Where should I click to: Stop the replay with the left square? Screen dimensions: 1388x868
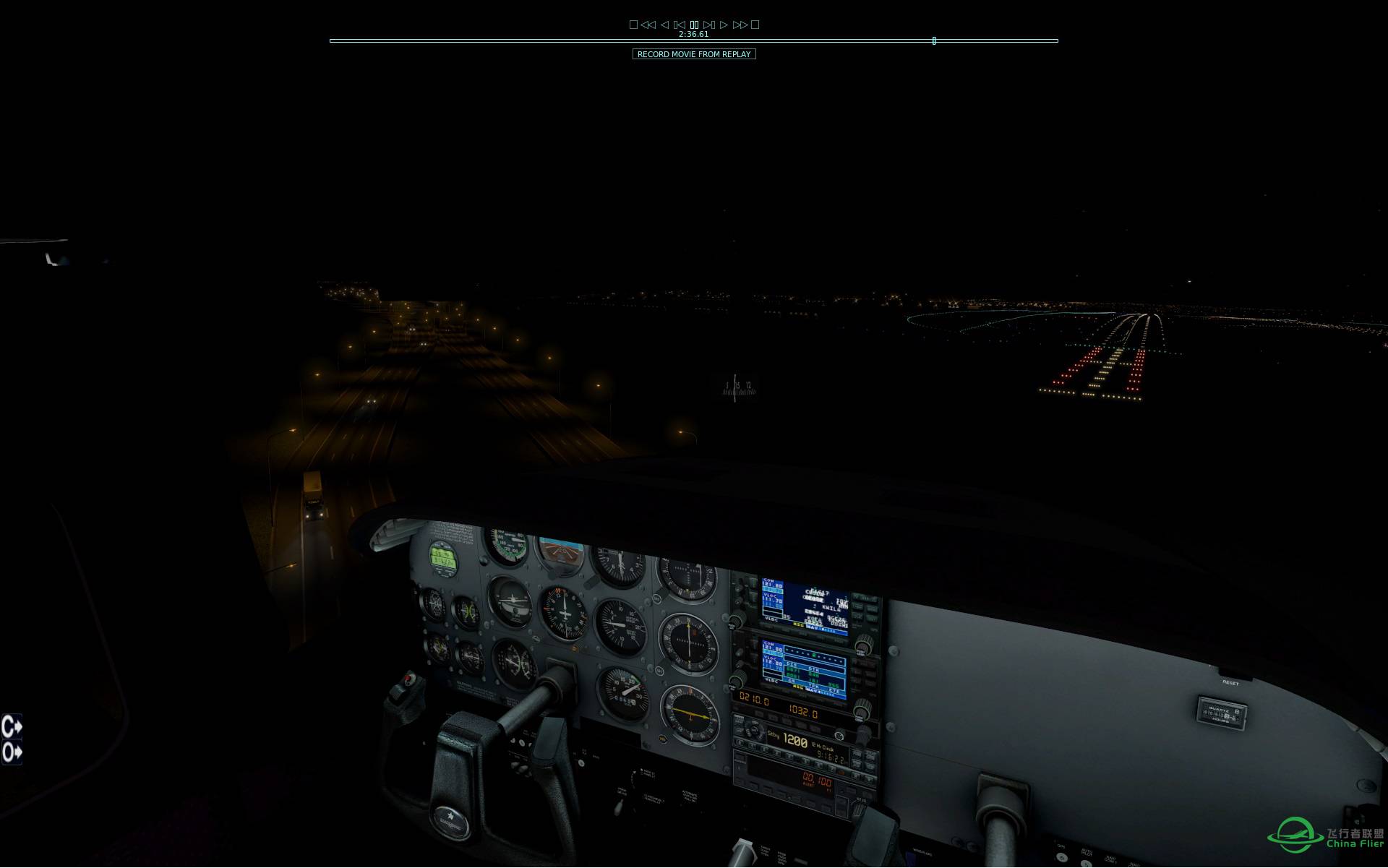634,24
